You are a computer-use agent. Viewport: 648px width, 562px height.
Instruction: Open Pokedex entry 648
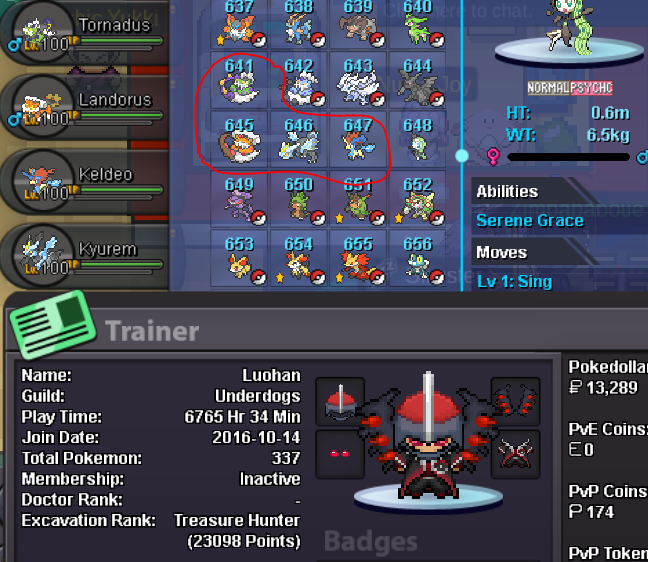[417, 141]
